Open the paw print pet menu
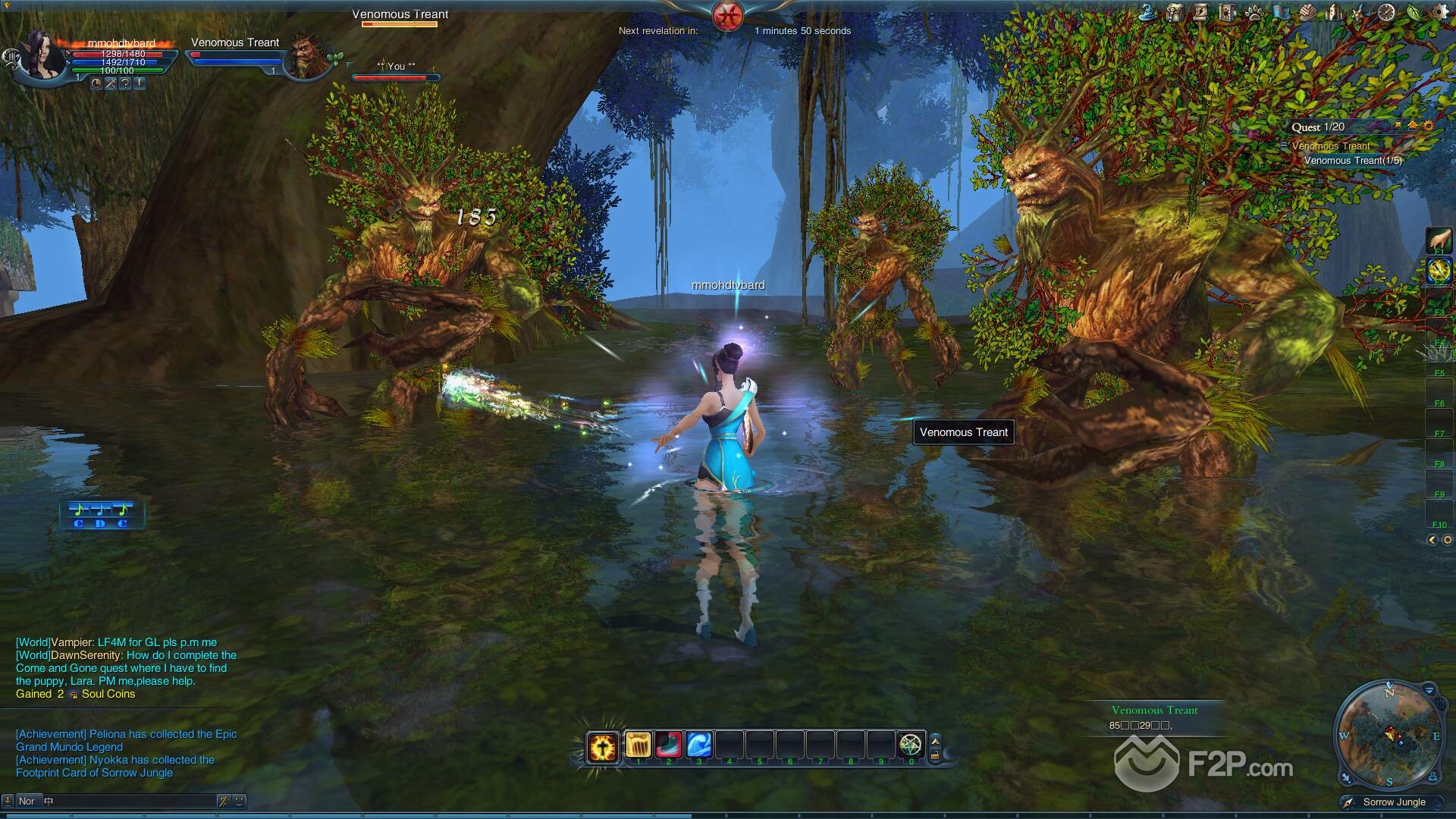Image resolution: width=1456 pixels, height=819 pixels. (x=1254, y=12)
